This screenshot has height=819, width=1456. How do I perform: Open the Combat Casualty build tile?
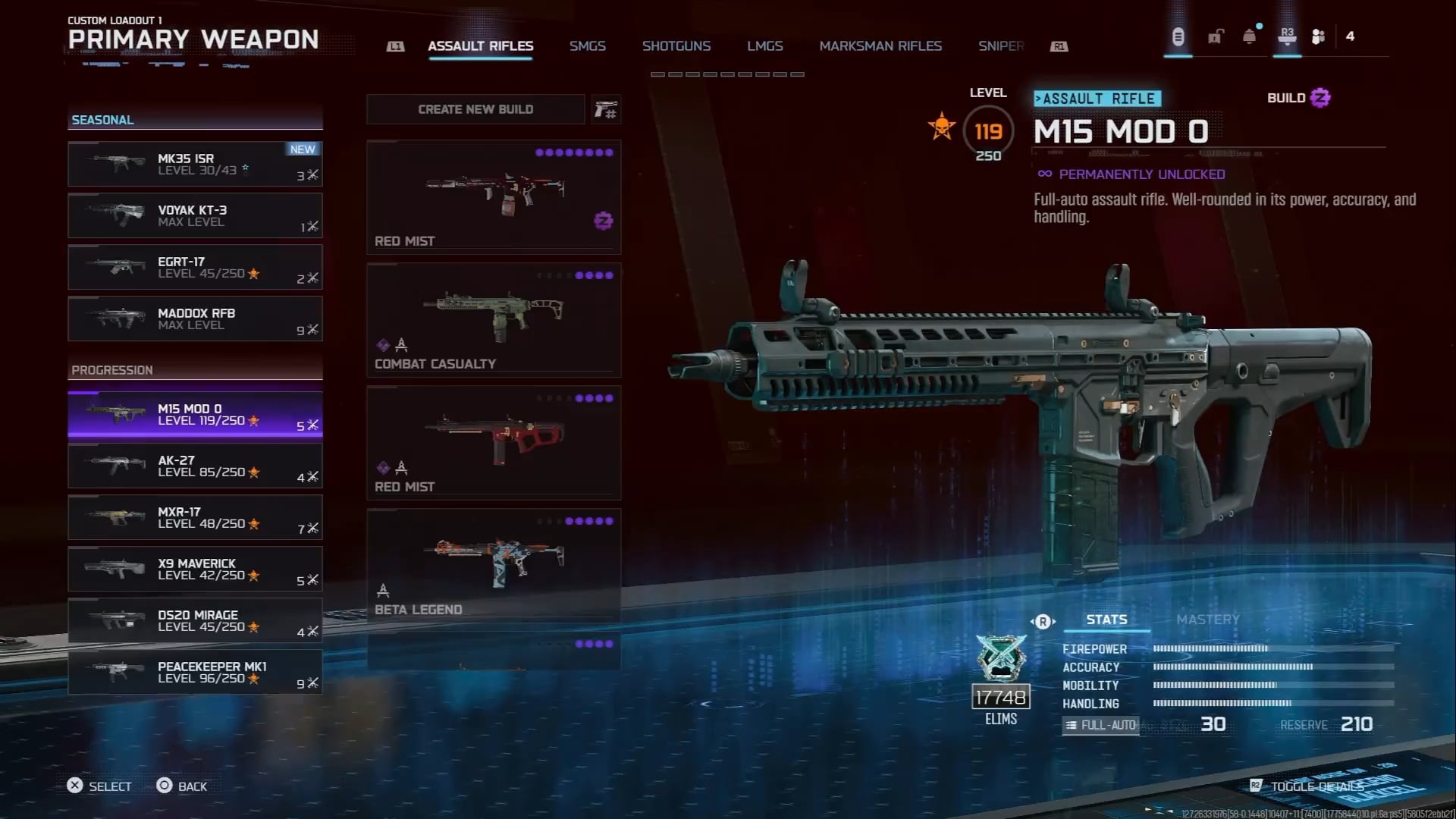click(x=494, y=320)
